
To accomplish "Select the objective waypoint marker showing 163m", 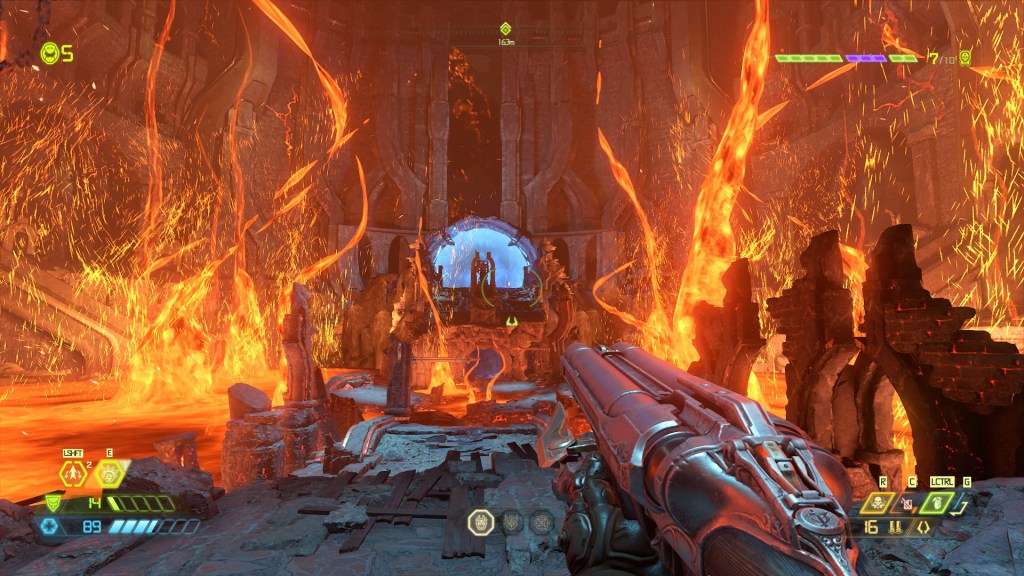I will pyautogui.click(x=506, y=30).
